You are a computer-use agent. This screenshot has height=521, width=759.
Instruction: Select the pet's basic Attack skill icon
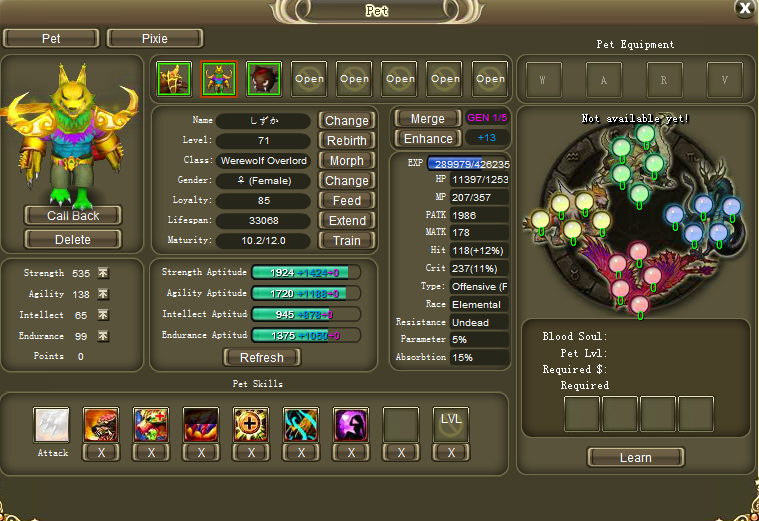click(52, 424)
